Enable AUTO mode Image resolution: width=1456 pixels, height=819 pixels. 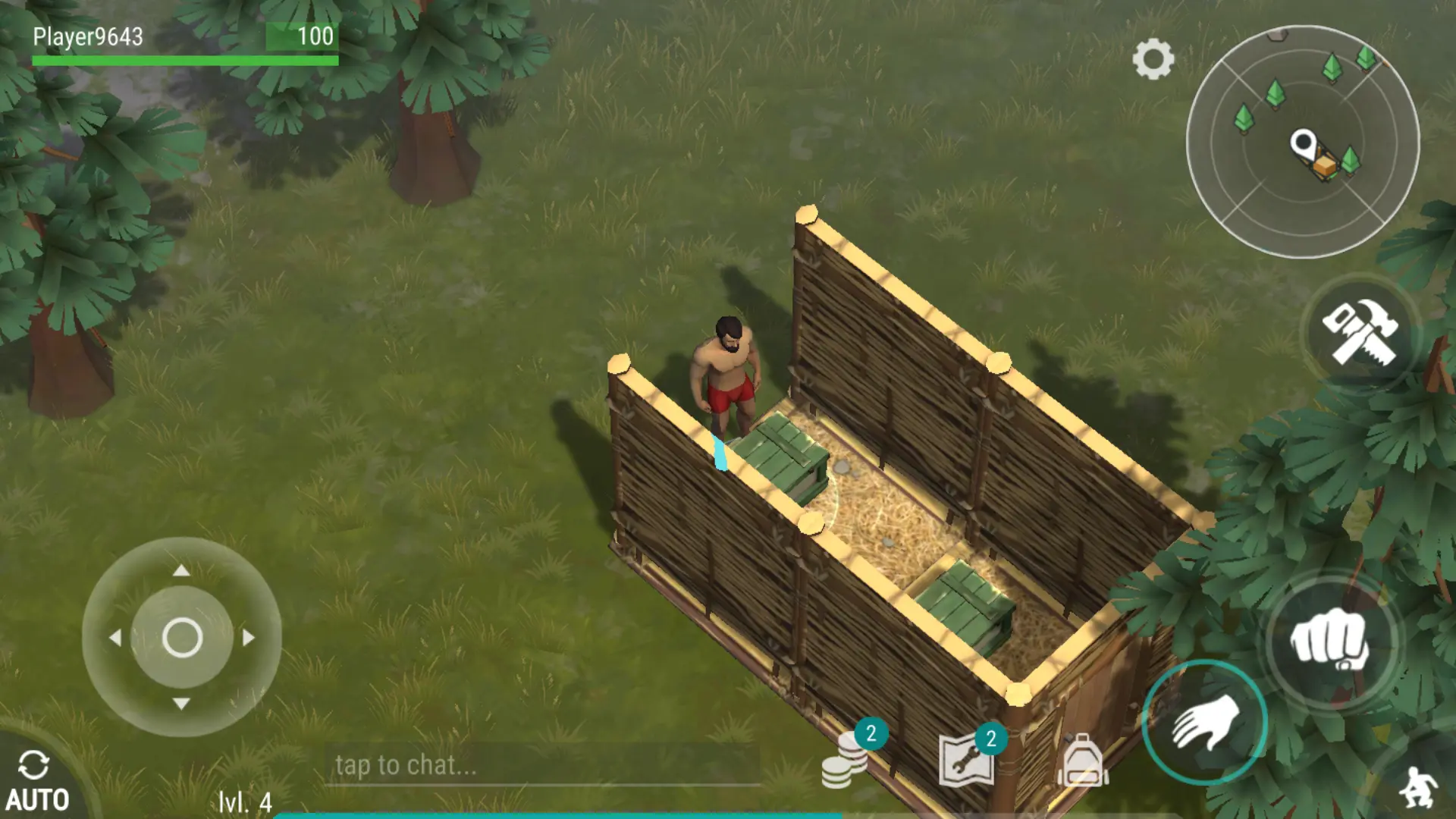click(x=36, y=781)
